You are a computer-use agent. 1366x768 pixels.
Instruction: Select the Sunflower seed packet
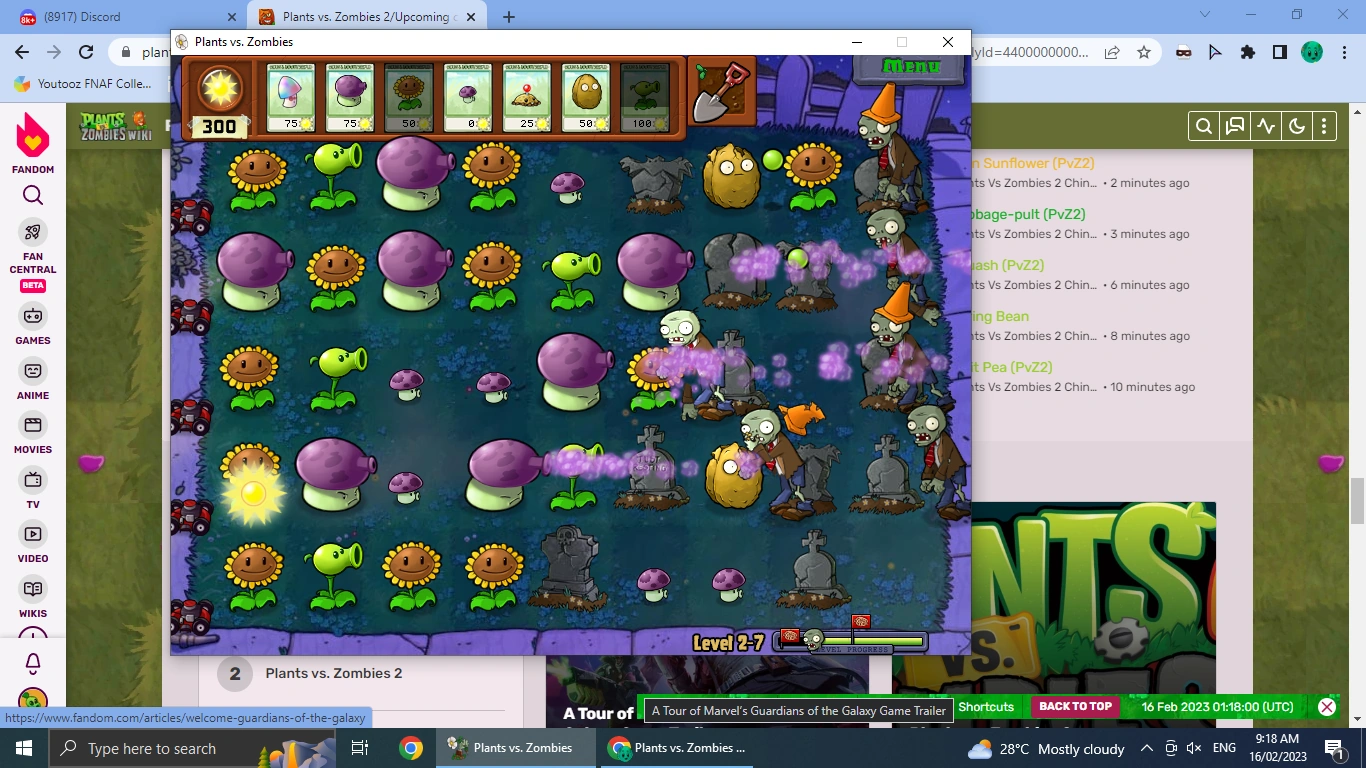[x=410, y=95]
